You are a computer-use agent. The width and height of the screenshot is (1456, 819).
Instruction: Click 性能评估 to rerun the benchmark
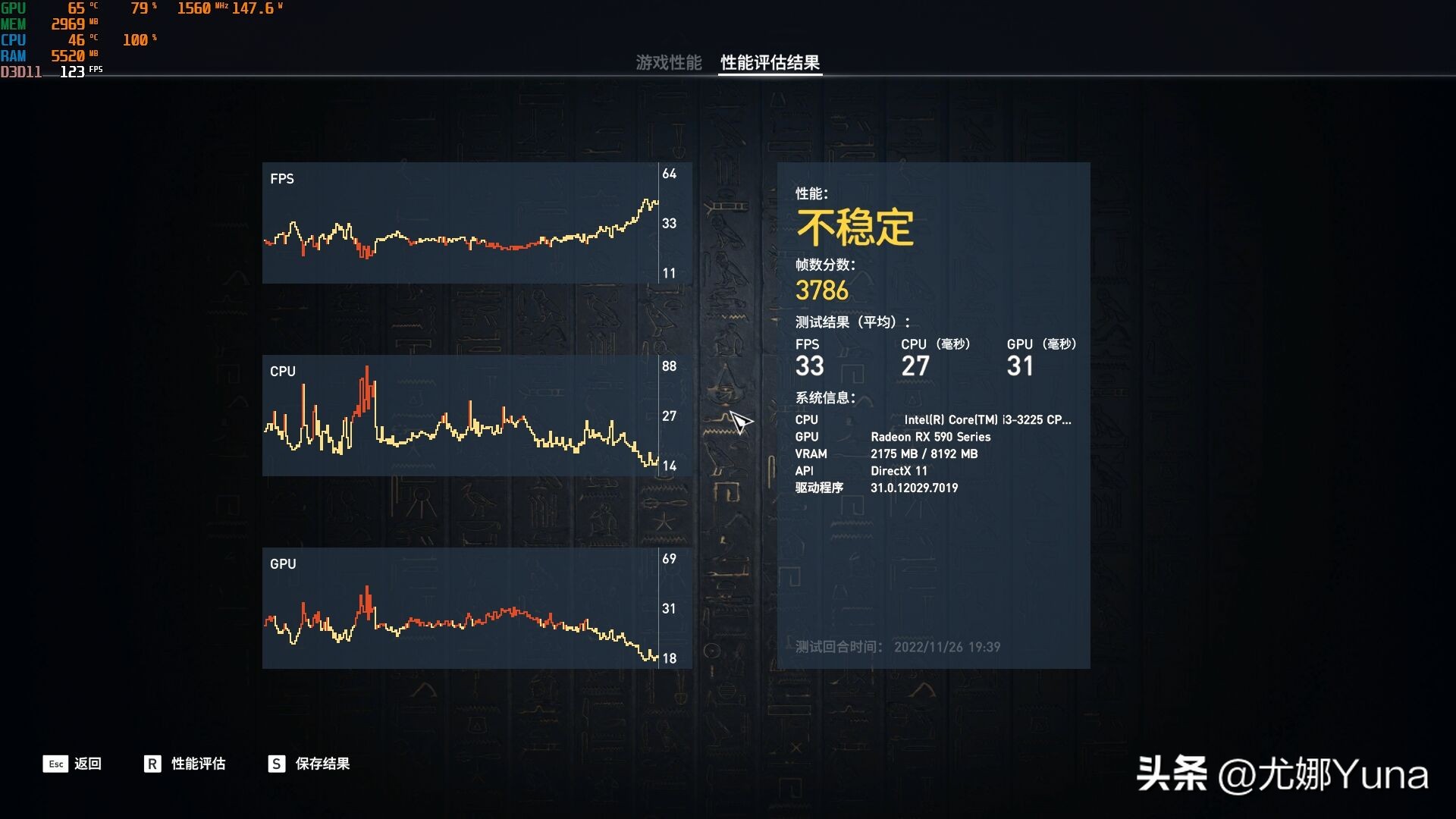[x=200, y=764]
